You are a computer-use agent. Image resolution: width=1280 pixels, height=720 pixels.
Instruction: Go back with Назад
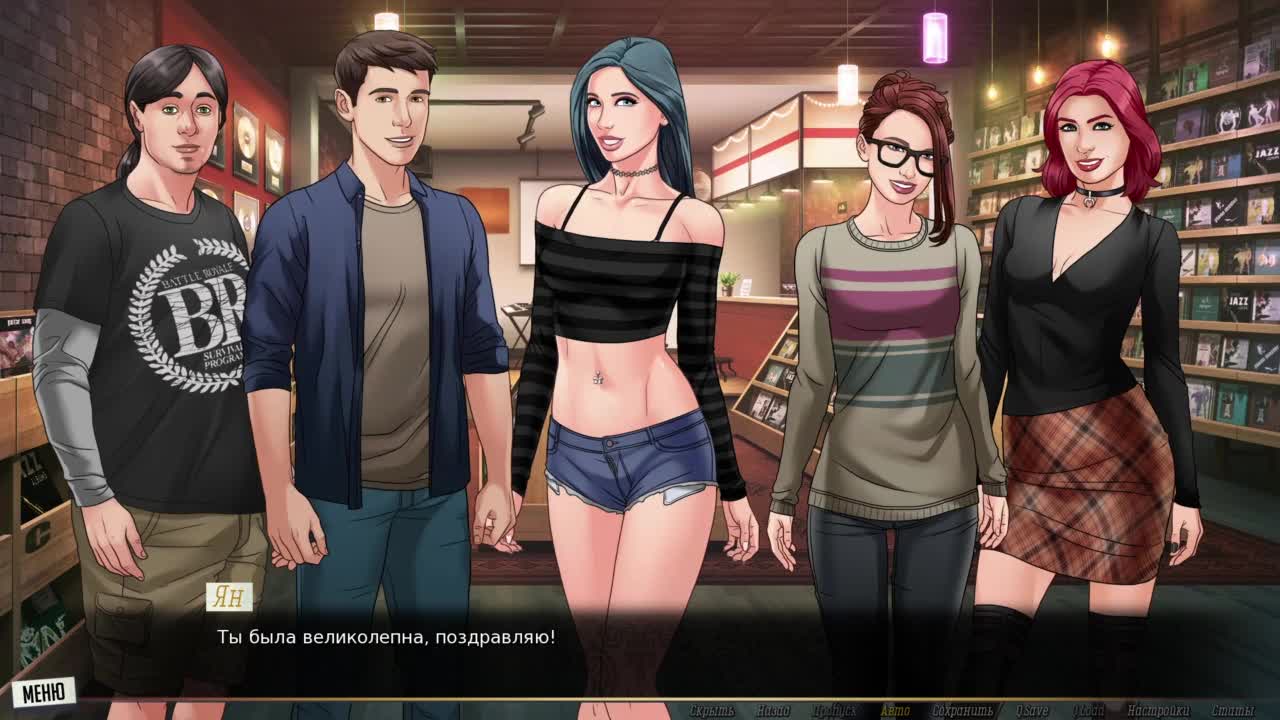coord(773,711)
